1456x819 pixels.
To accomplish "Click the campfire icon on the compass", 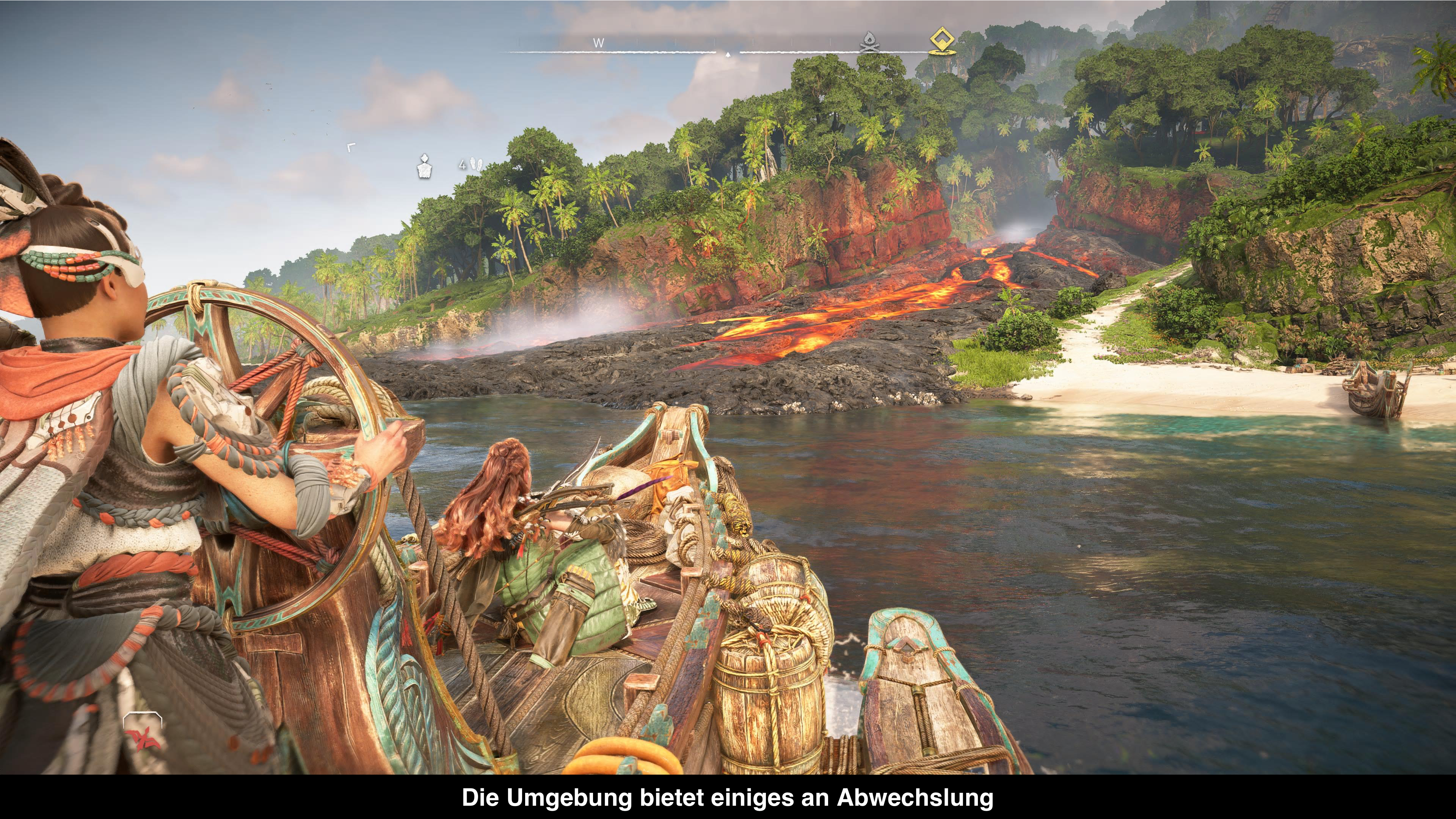I will pos(867,42).
